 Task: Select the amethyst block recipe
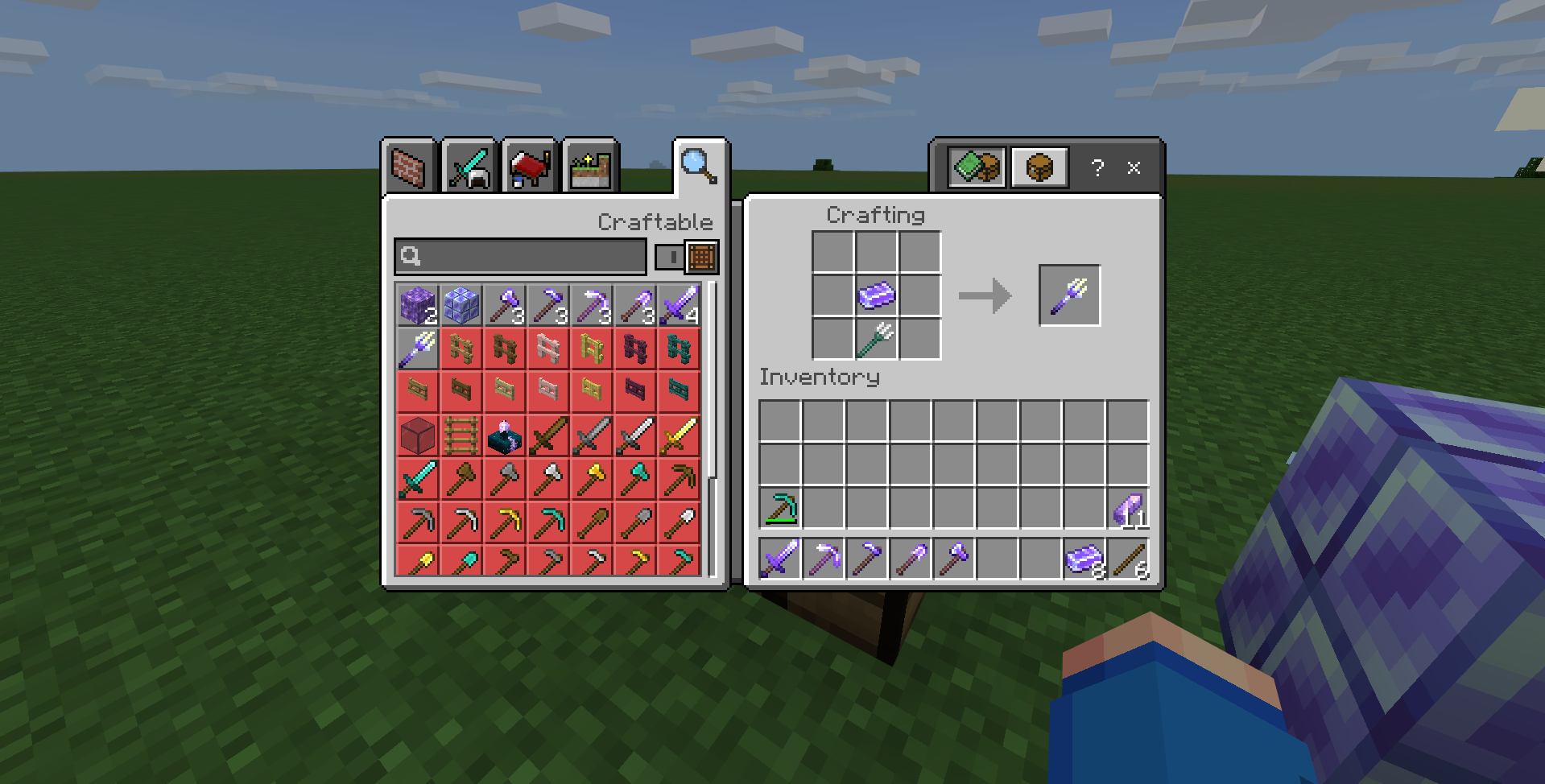click(x=417, y=305)
